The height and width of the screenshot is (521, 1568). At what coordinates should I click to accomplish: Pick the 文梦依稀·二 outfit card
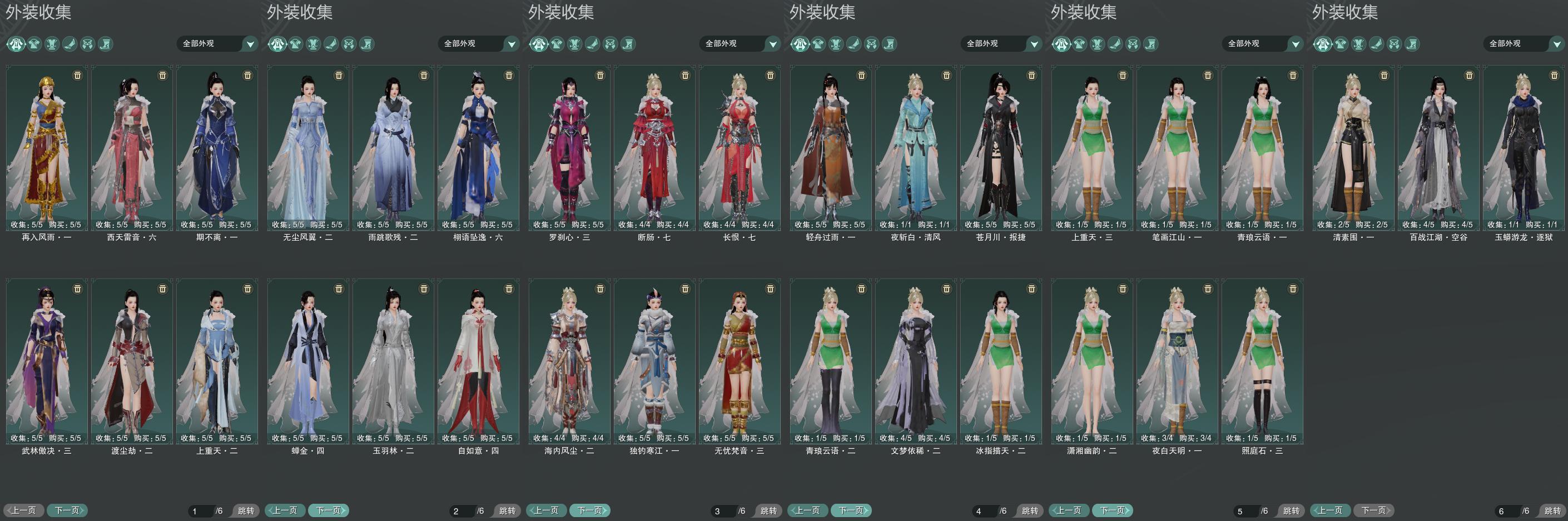[x=915, y=361]
